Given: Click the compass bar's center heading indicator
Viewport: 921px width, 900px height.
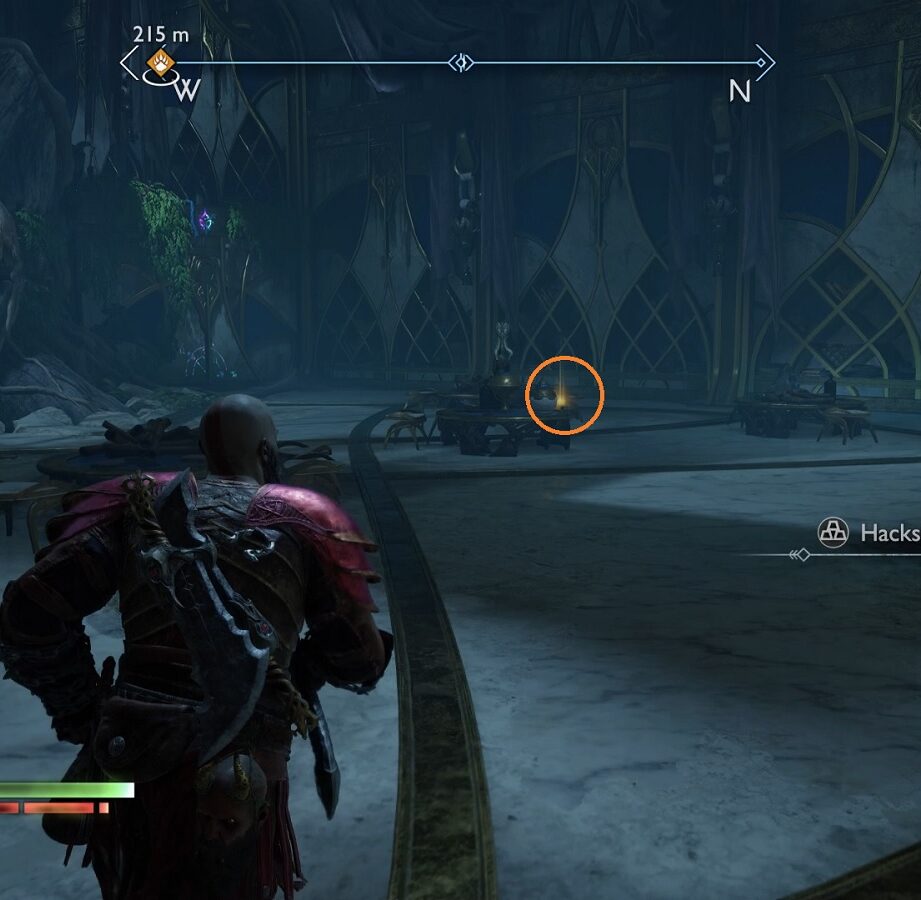Looking at the screenshot, I should tap(461, 63).
